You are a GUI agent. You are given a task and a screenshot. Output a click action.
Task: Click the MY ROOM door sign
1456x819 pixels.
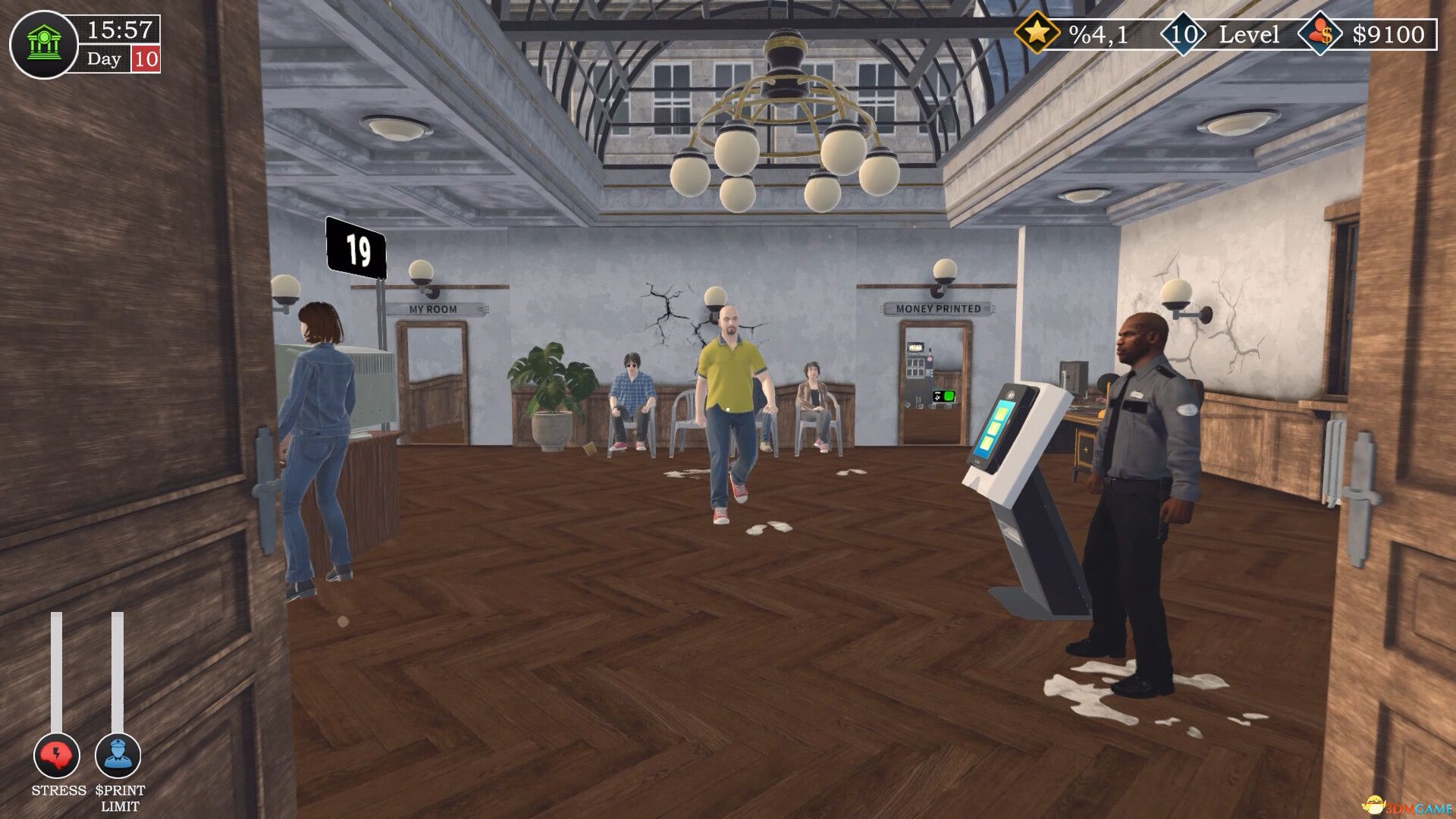(434, 308)
